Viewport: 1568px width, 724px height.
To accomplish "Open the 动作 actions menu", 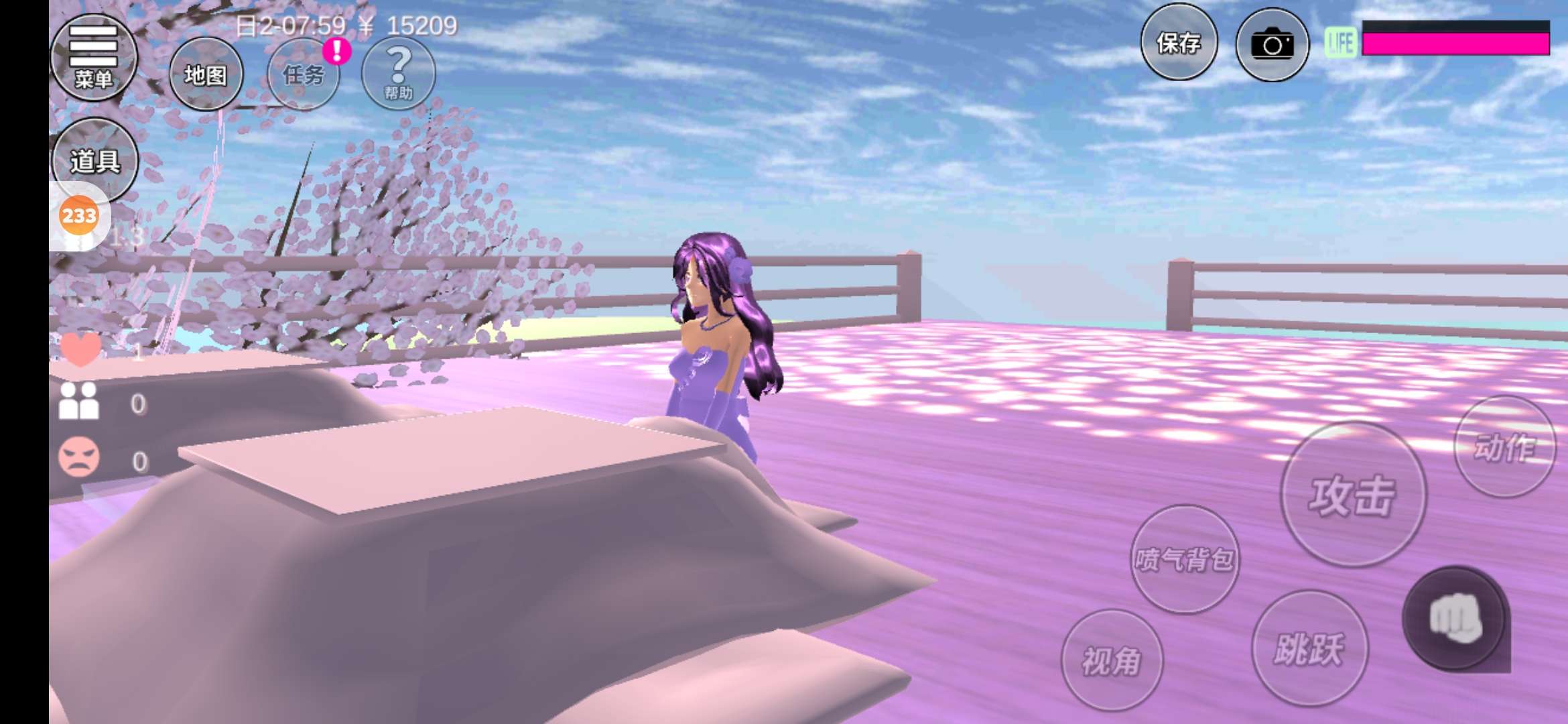I will click(1504, 447).
